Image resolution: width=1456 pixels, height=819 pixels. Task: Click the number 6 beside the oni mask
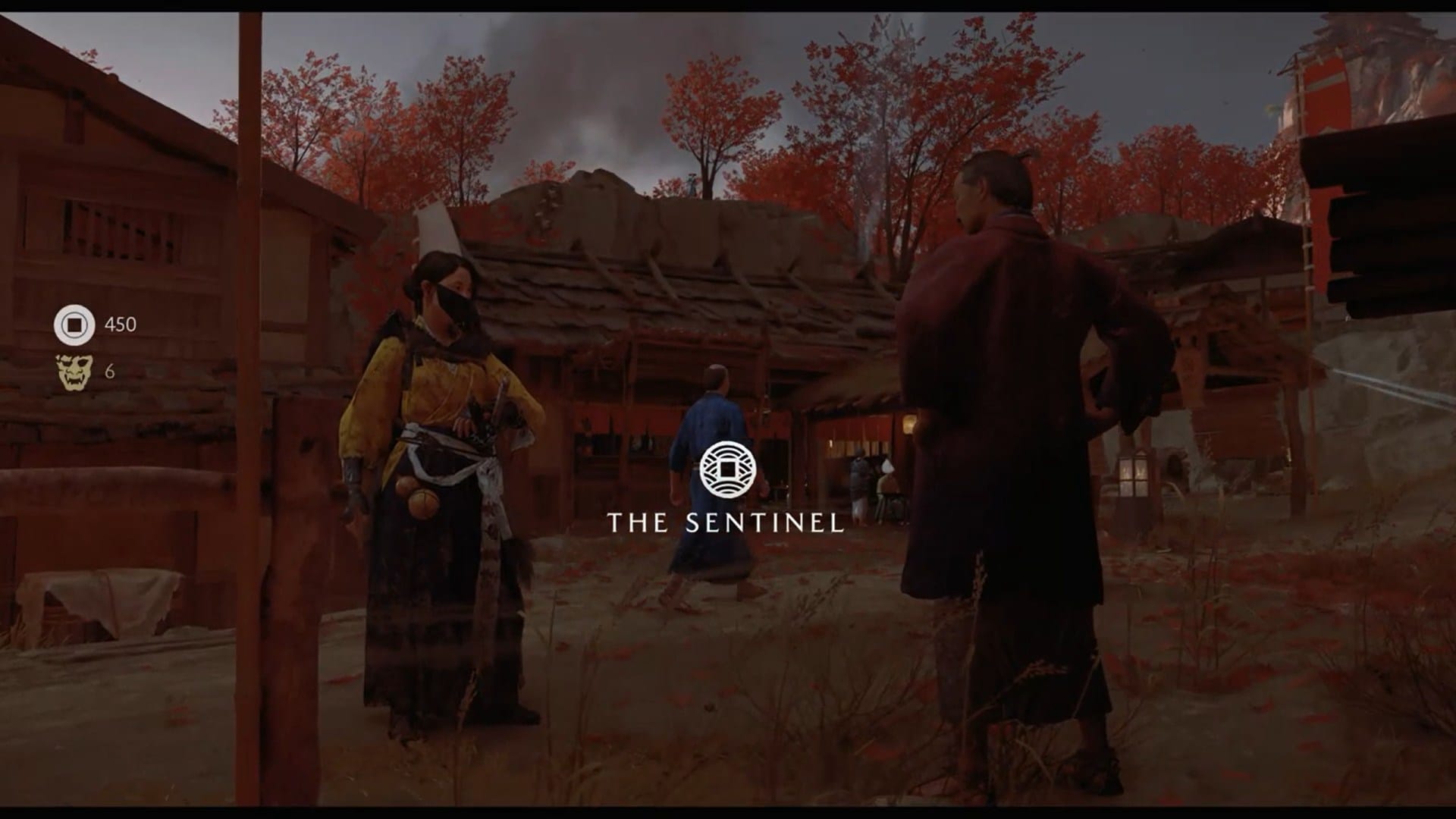pos(110,372)
